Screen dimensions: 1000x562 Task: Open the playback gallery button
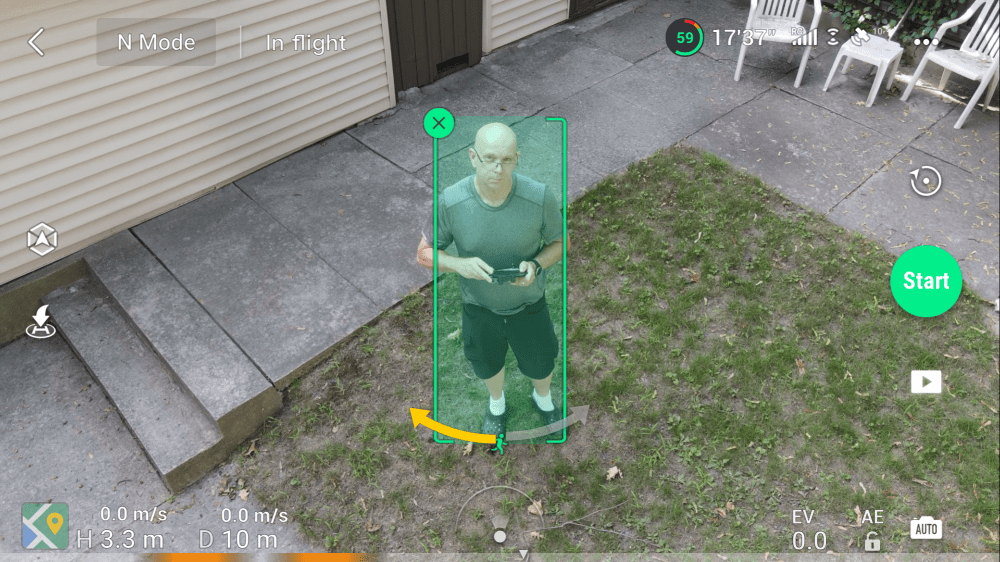point(926,382)
